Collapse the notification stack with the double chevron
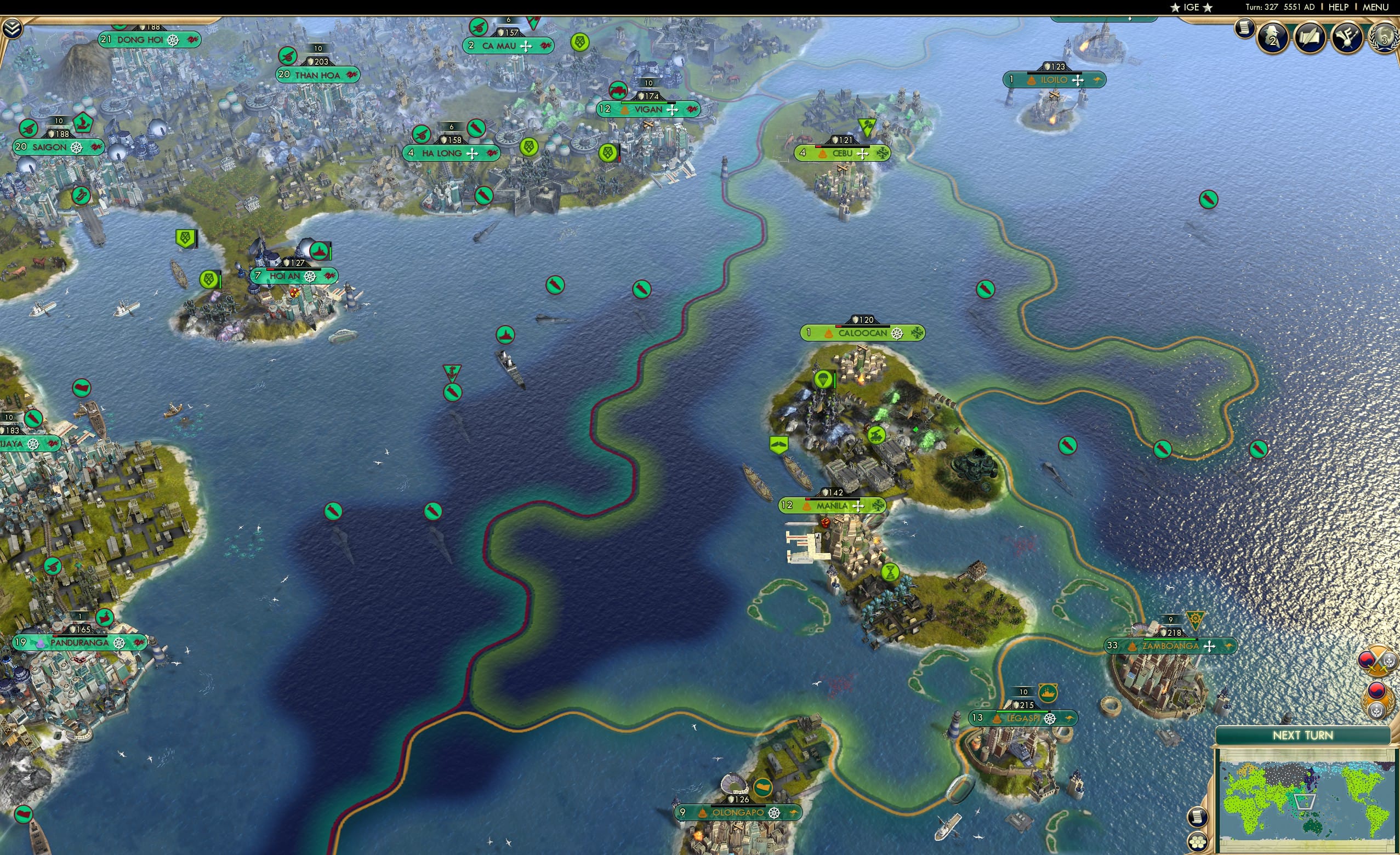Image resolution: width=1400 pixels, height=855 pixels. click(x=13, y=27)
